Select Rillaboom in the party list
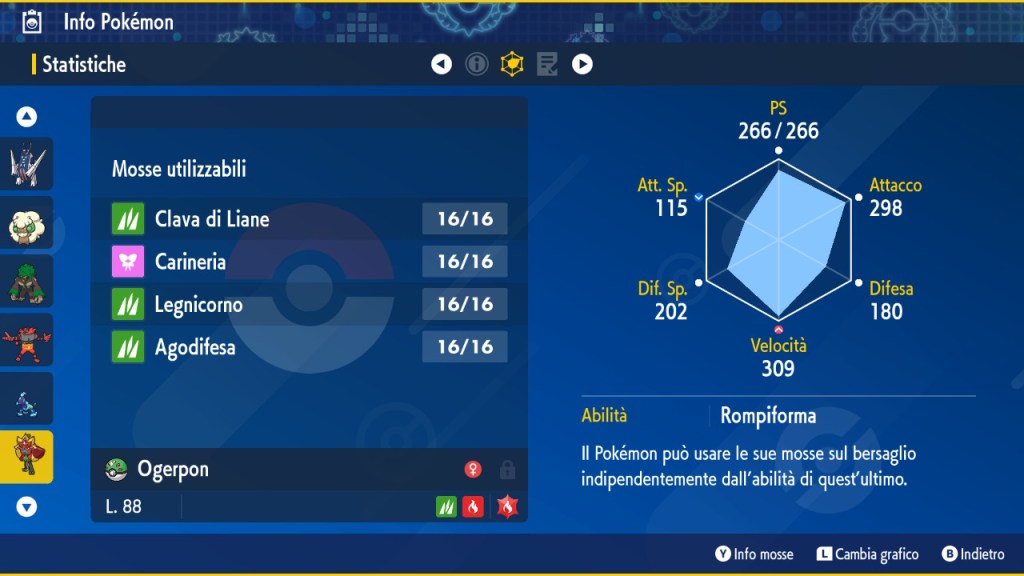Image resolution: width=1024 pixels, height=576 pixels. (x=27, y=282)
